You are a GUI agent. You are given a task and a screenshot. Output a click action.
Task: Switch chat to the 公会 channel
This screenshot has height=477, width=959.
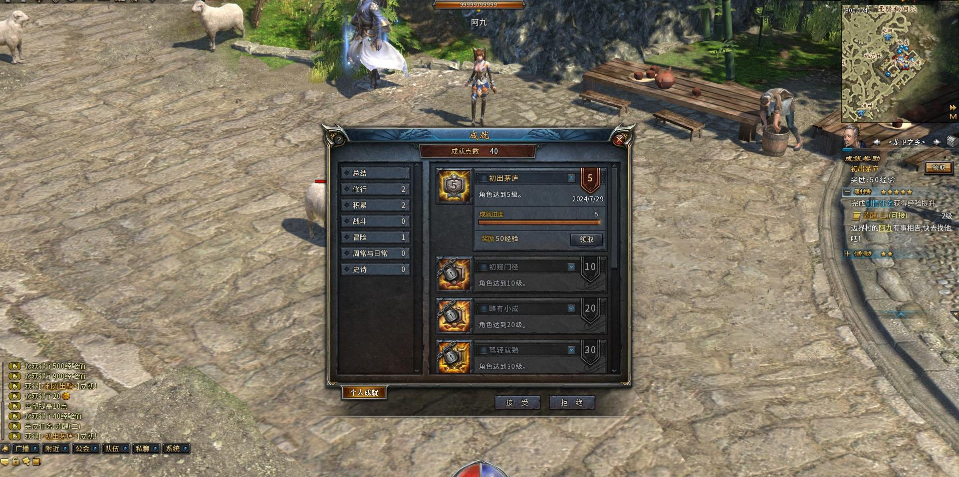(82, 449)
